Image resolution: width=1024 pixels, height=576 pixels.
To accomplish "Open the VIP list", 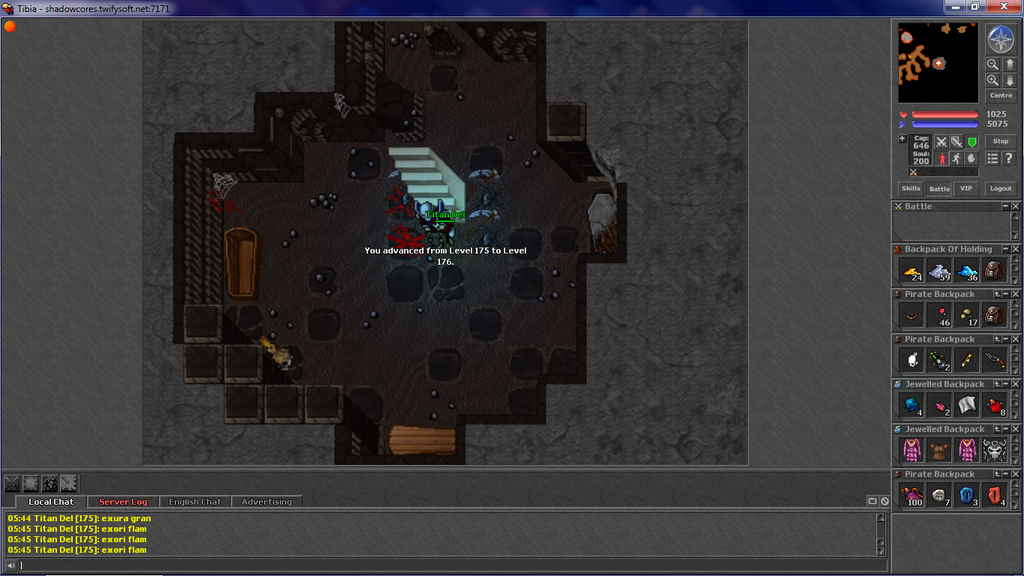I will pos(965,188).
